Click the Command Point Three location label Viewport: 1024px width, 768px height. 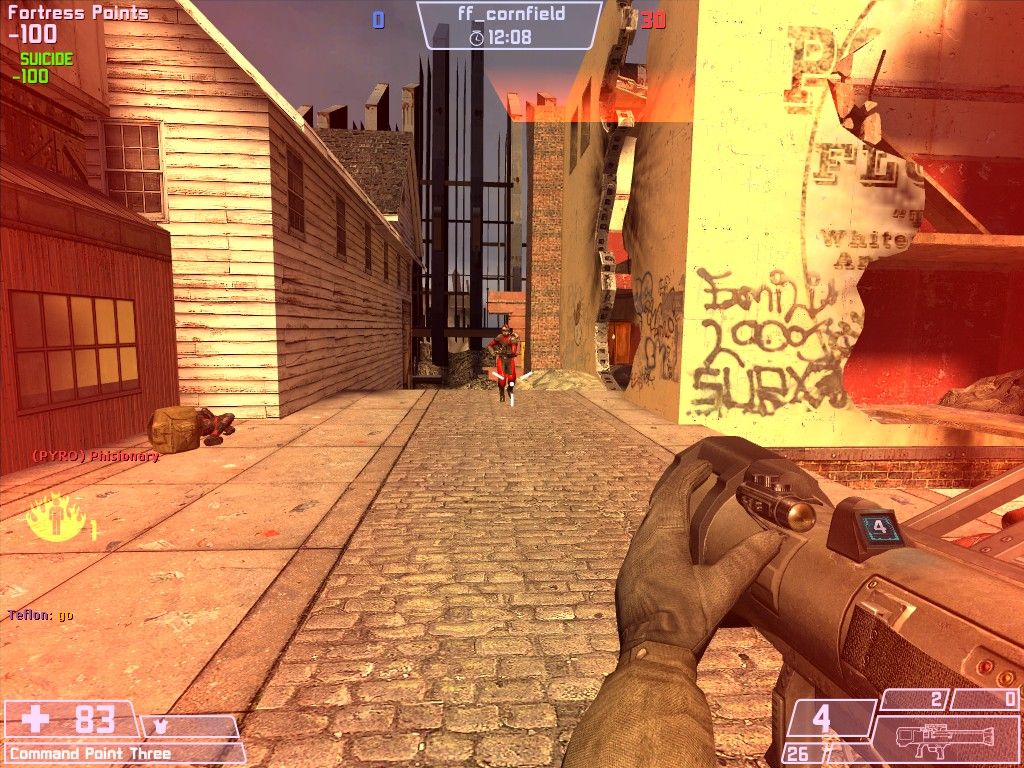point(91,753)
